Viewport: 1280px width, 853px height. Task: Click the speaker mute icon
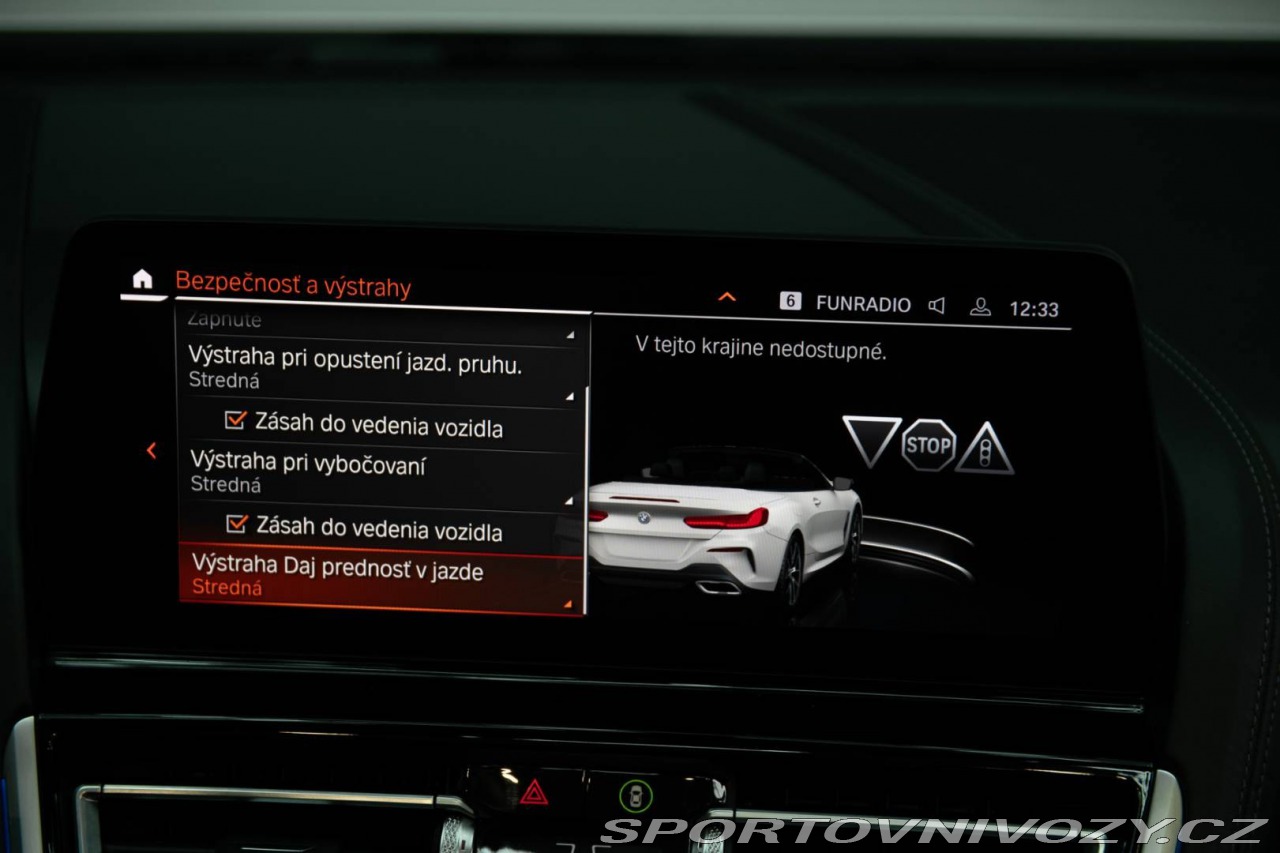click(x=937, y=306)
